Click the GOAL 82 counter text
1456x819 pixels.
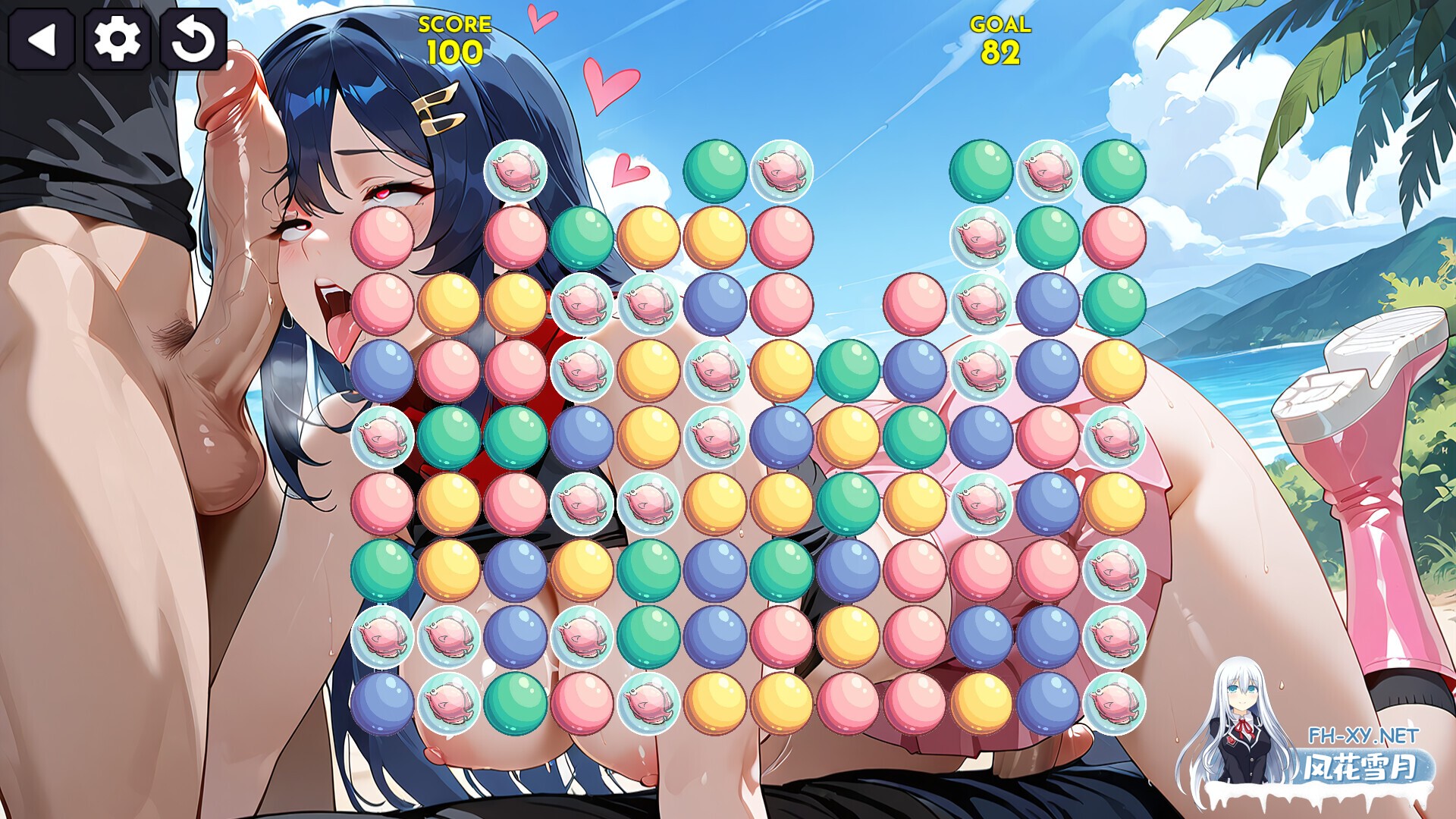coord(999,38)
